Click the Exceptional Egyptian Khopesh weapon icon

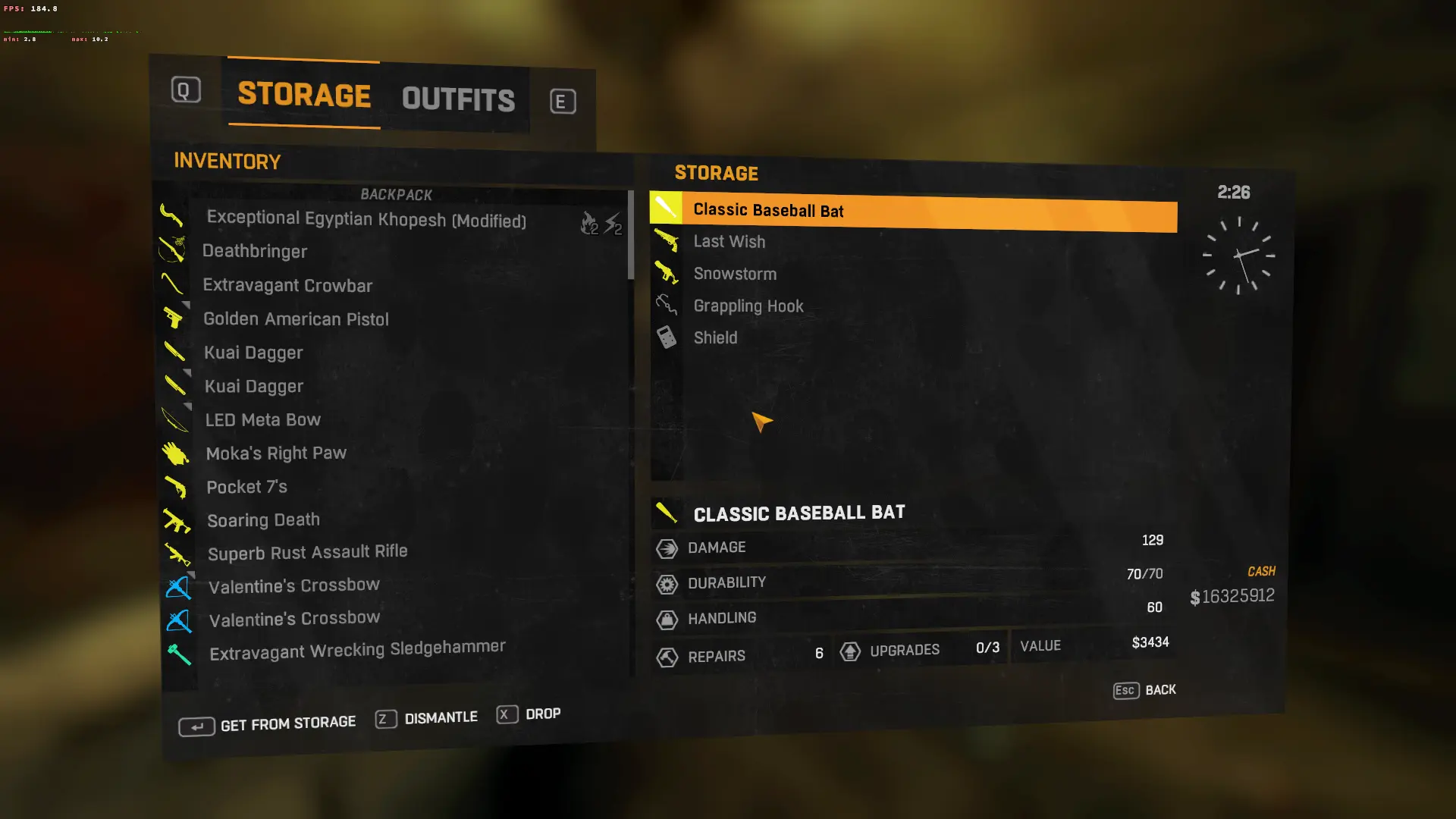click(x=174, y=218)
